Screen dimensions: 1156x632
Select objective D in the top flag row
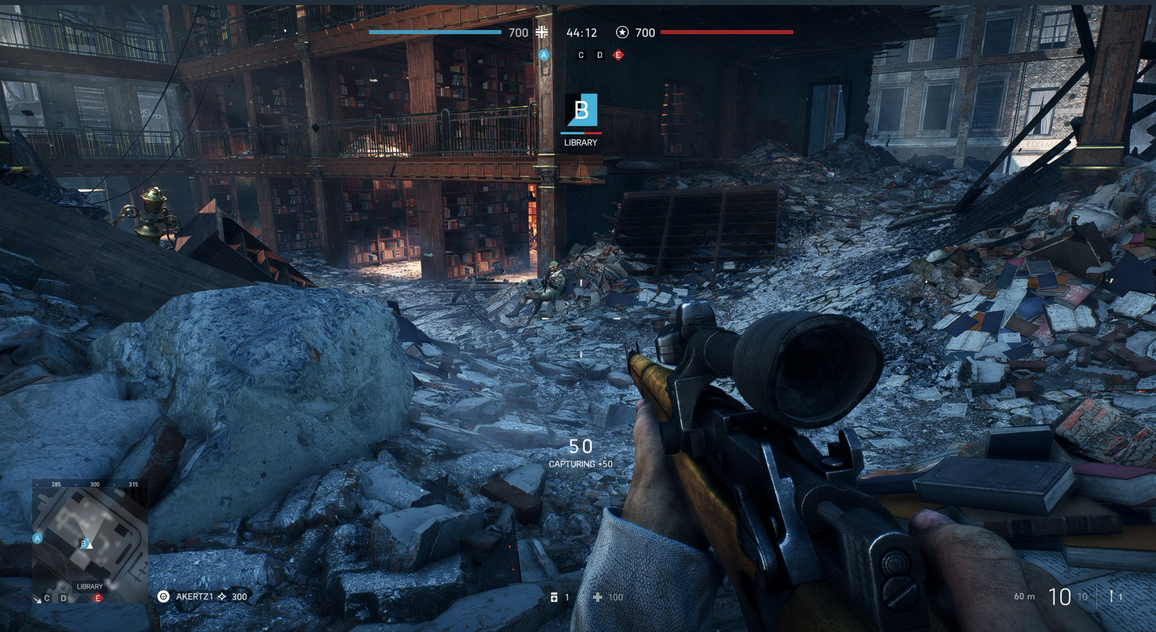(x=599, y=55)
